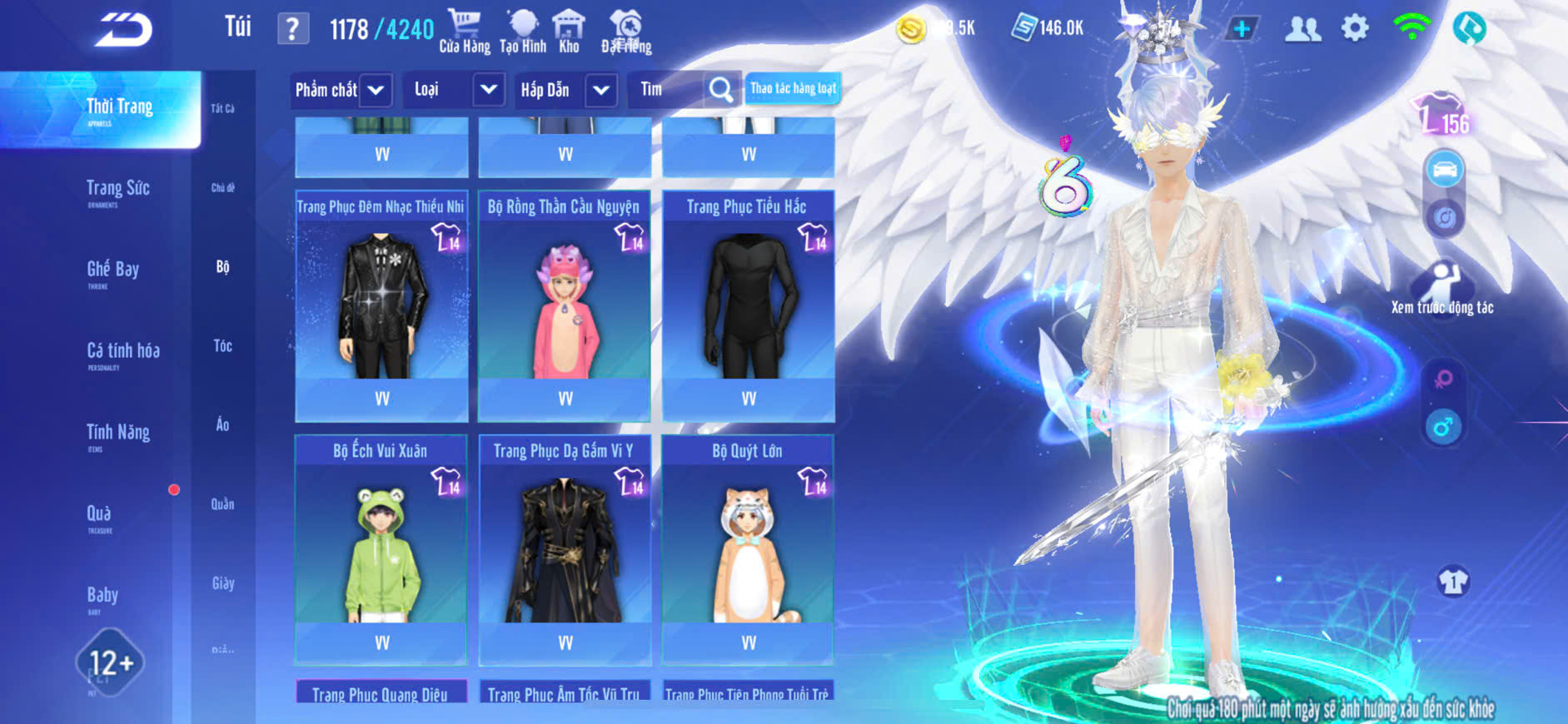Open the Kho storage icon
This screenshot has height=724, width=1568.
(x=569, y=31)
